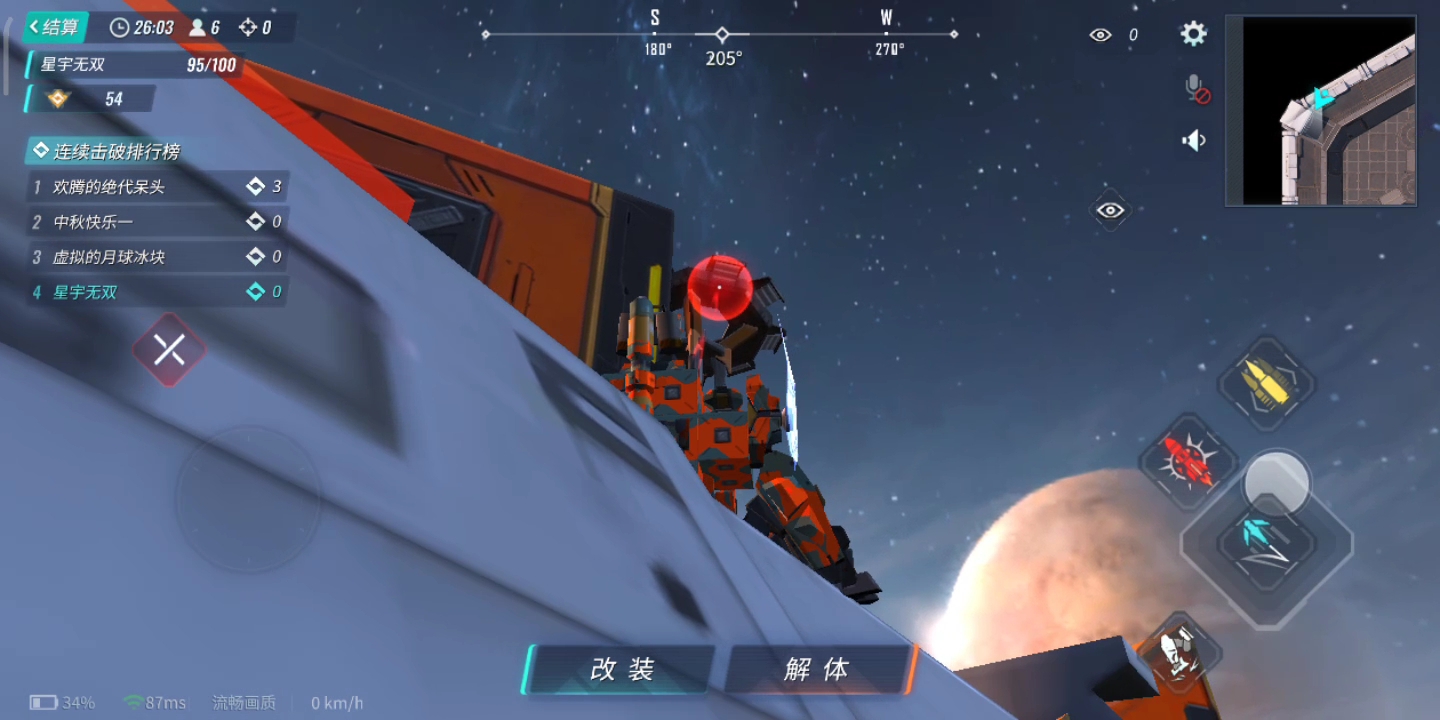Tap the spectator eye icon showing 0
The image size is (1440, 720).
pos(1100,34)
